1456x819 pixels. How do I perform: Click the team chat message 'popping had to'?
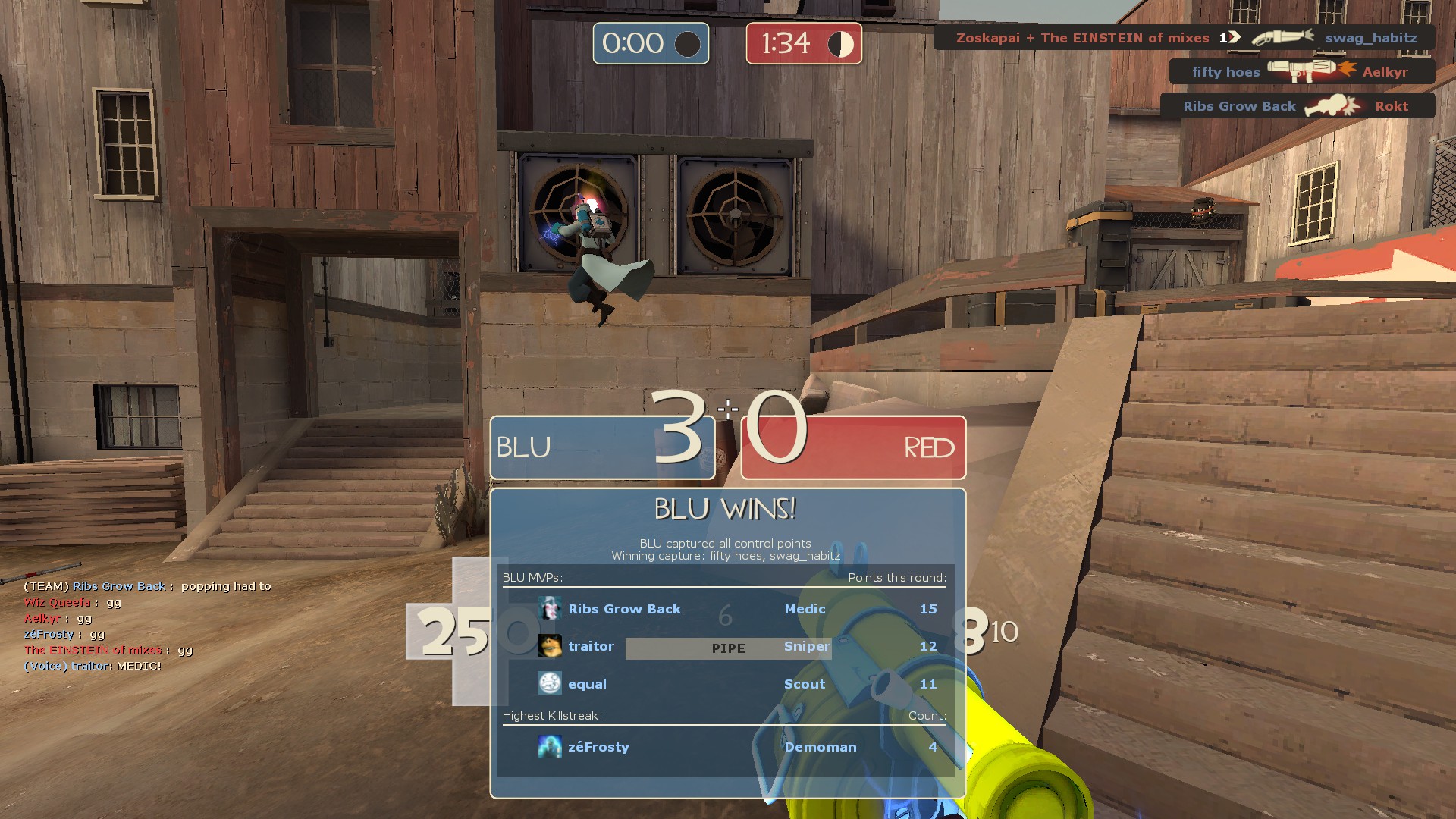pyautogui.click(x=147, y=586)
